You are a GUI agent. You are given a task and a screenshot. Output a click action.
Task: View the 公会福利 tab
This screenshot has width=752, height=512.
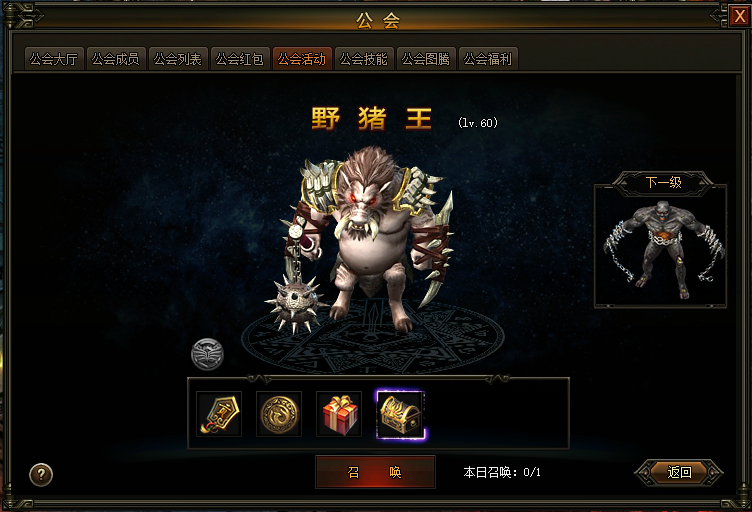(488, 59)
